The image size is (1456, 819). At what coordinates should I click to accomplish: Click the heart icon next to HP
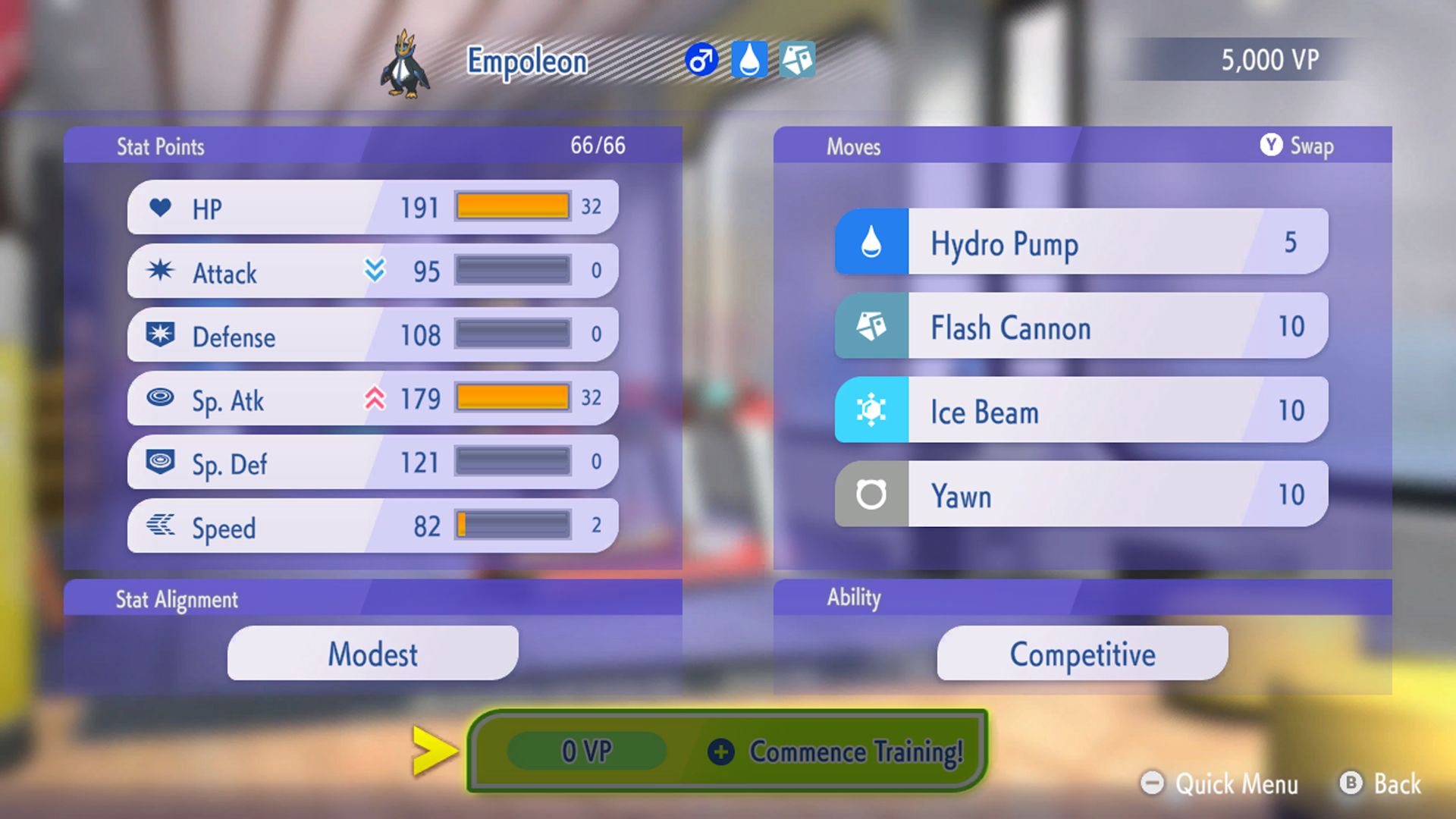pyautogui.click(x=161, y=206)
